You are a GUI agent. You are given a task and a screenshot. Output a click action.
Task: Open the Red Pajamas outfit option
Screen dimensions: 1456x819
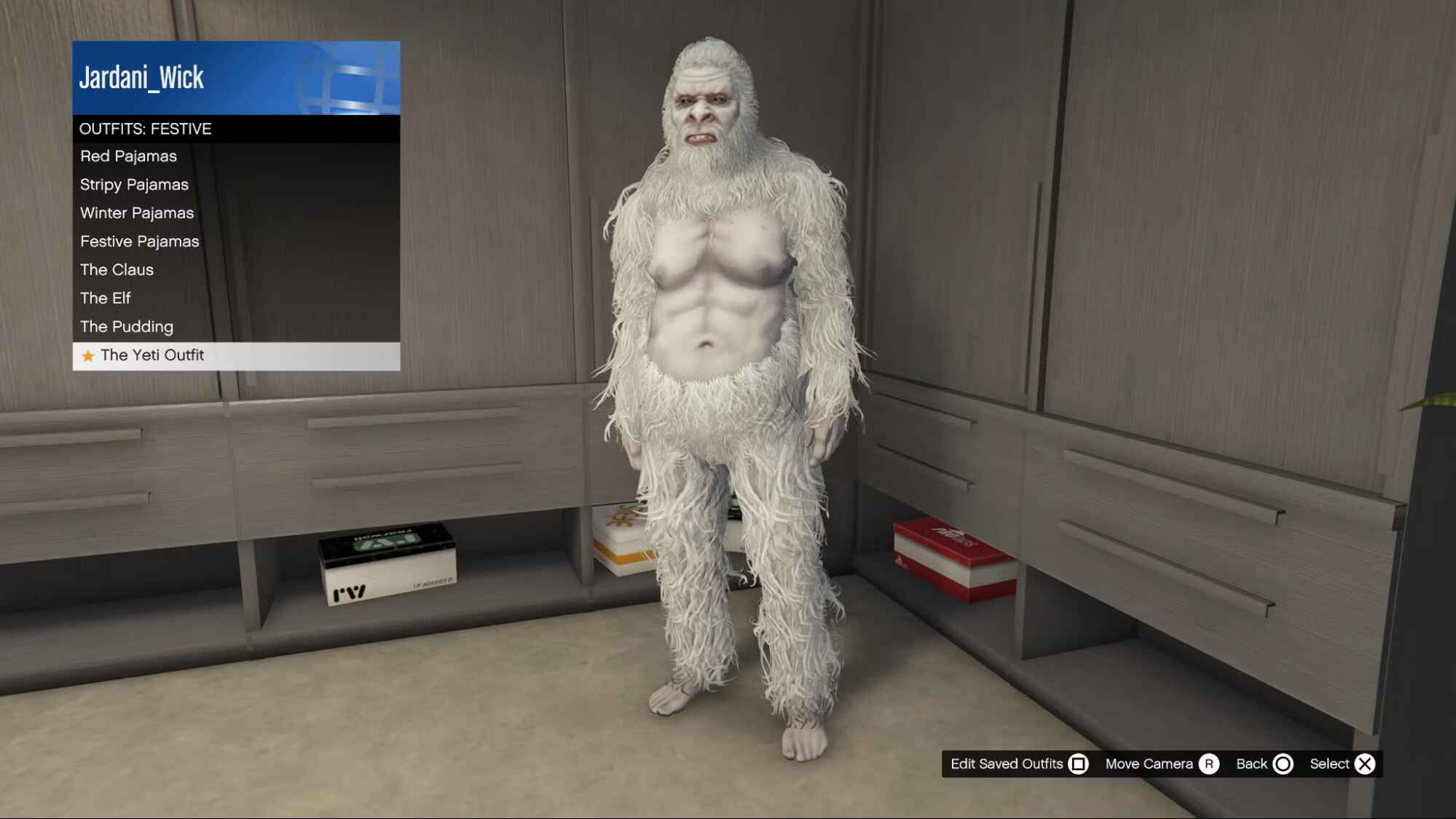[x=128, y=156]
